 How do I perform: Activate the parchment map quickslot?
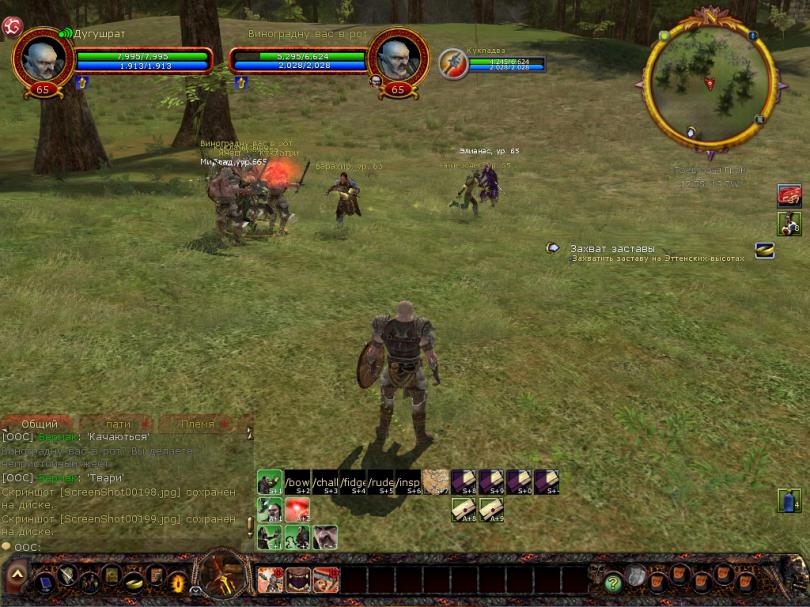click(x=435, y=482)
